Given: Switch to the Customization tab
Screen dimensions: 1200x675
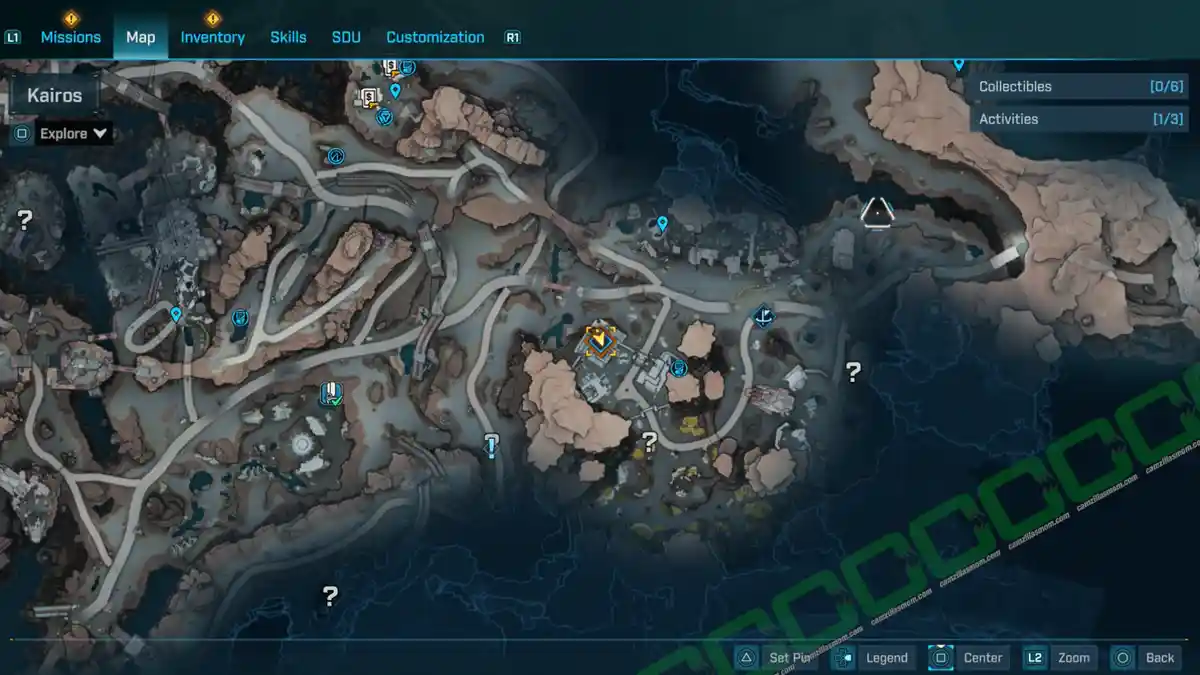Looking at the screenshot, I should 435,37.
